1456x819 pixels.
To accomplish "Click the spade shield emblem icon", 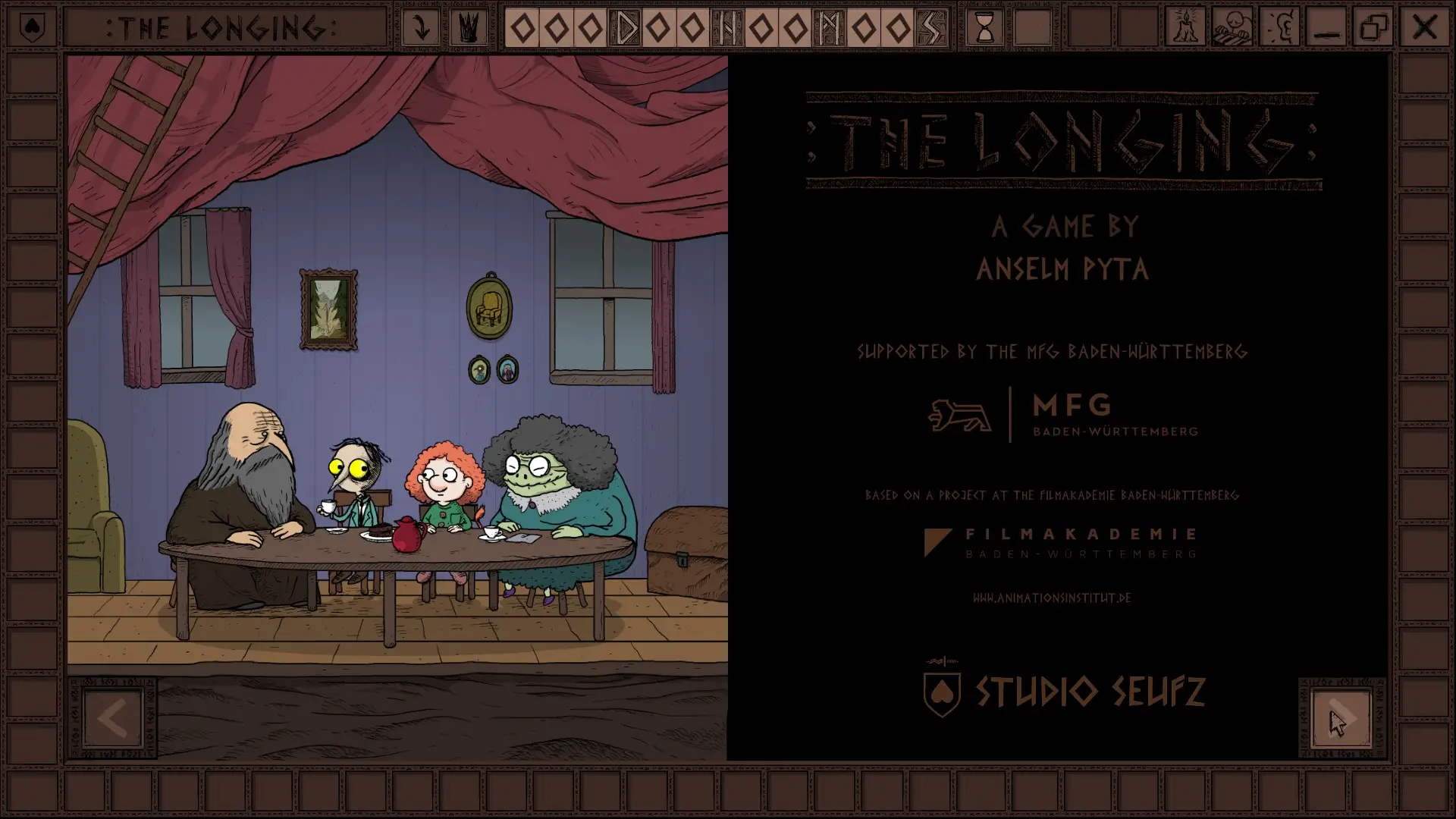I will (x=32, y=28).
